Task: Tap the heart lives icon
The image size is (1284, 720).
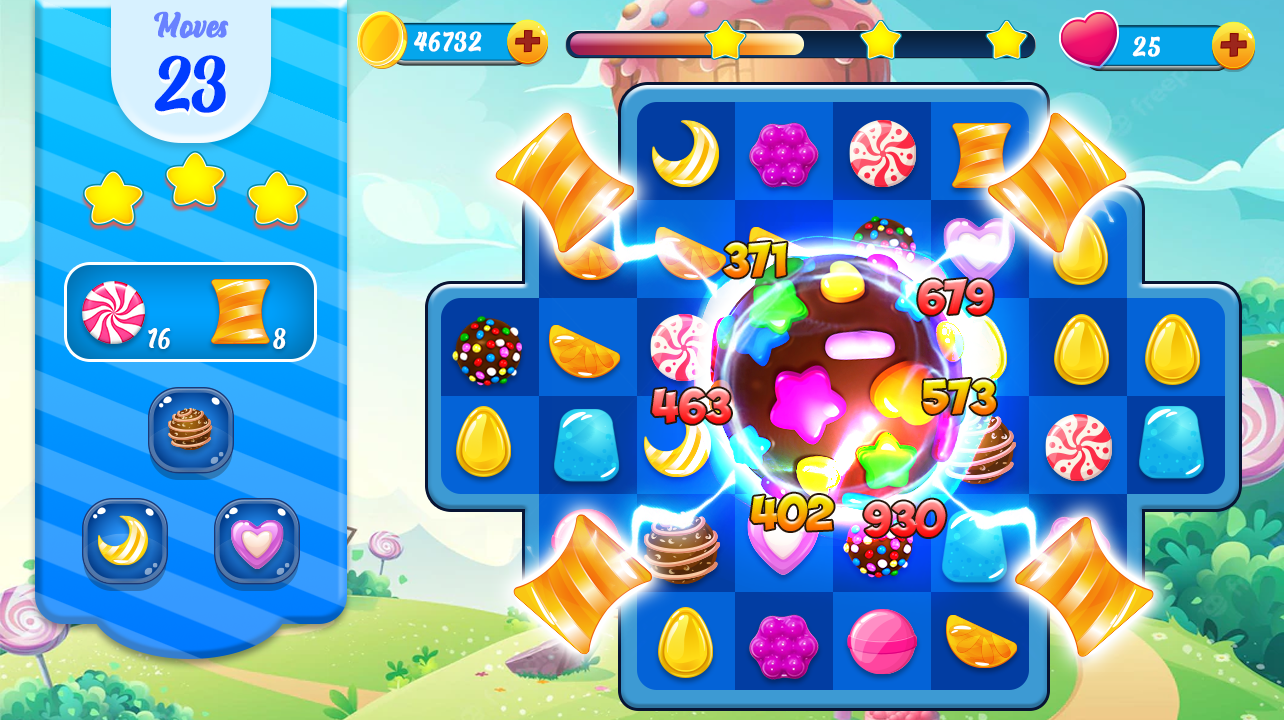Action: (x=1090, y=40)
